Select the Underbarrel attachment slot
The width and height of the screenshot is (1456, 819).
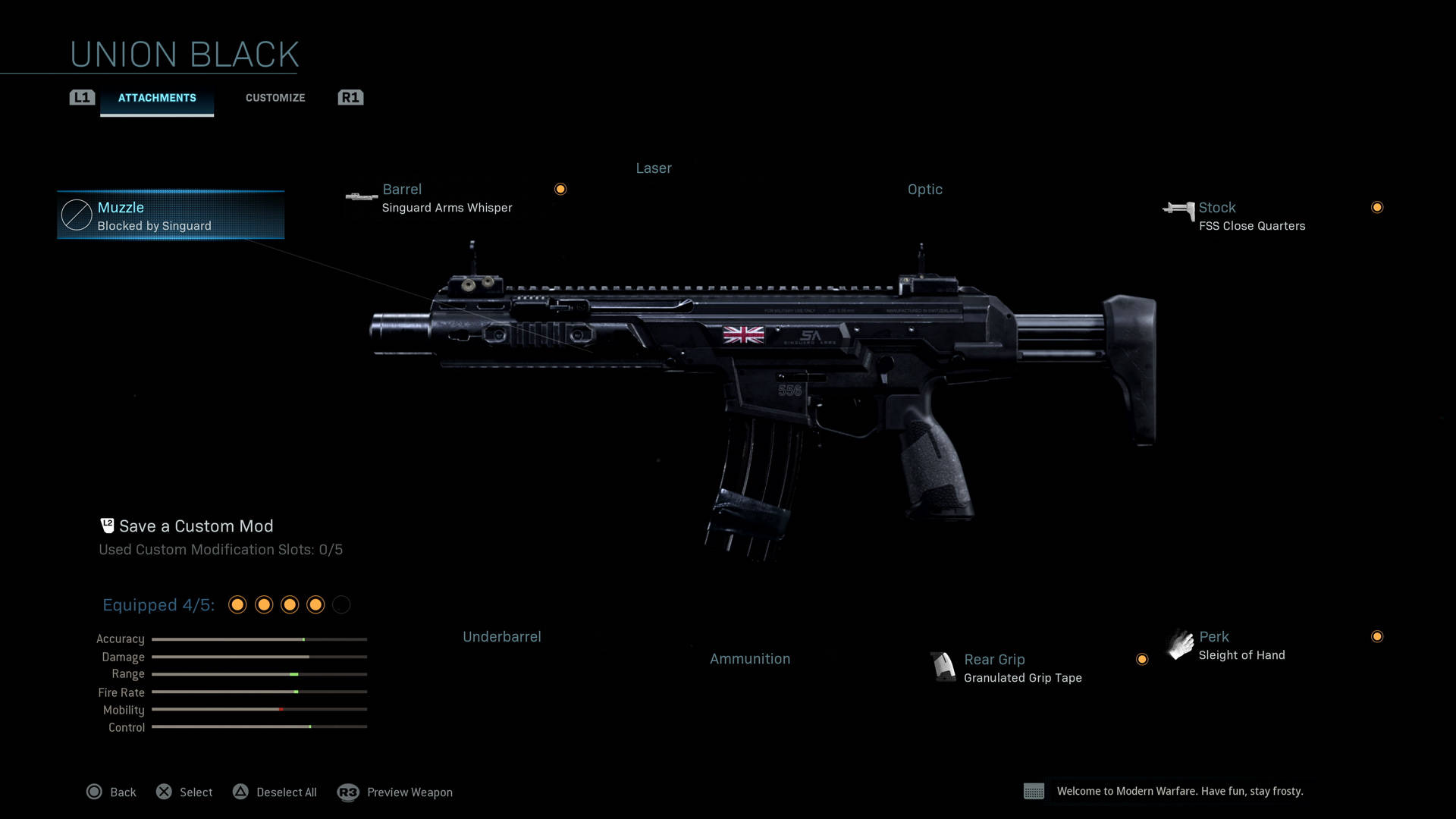pos(502,637)
